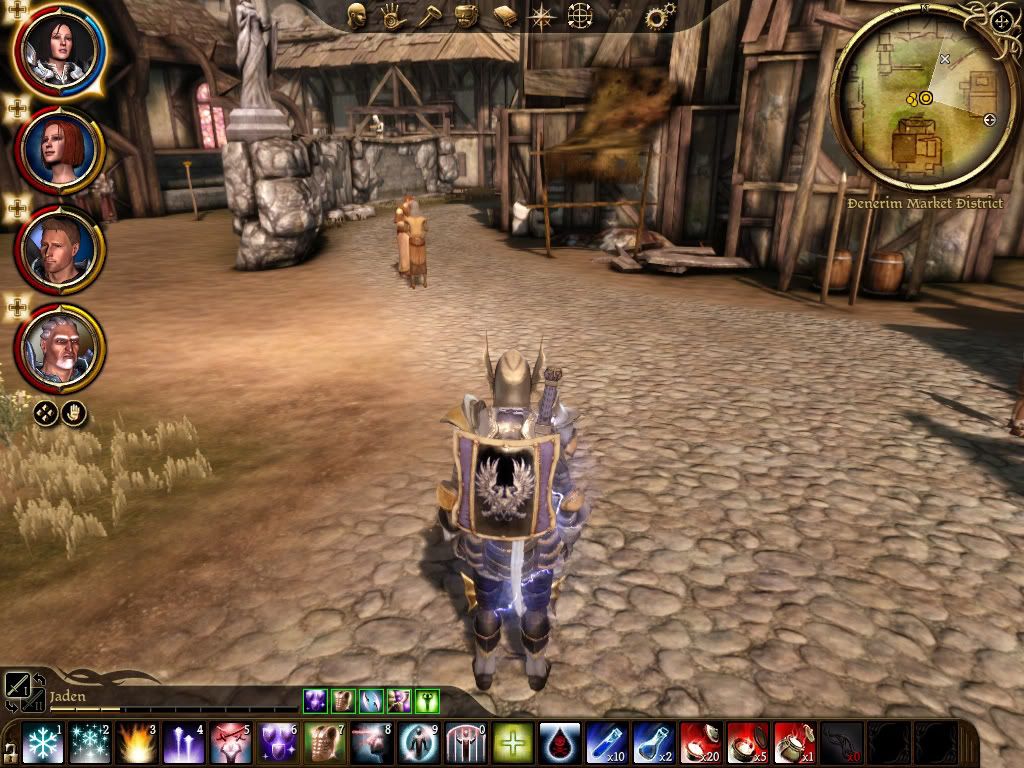Viewport: 1024px width, 768px height.
Task: Open the inventory chest icon
Action: pyautogui.click(x=466, y=15)
